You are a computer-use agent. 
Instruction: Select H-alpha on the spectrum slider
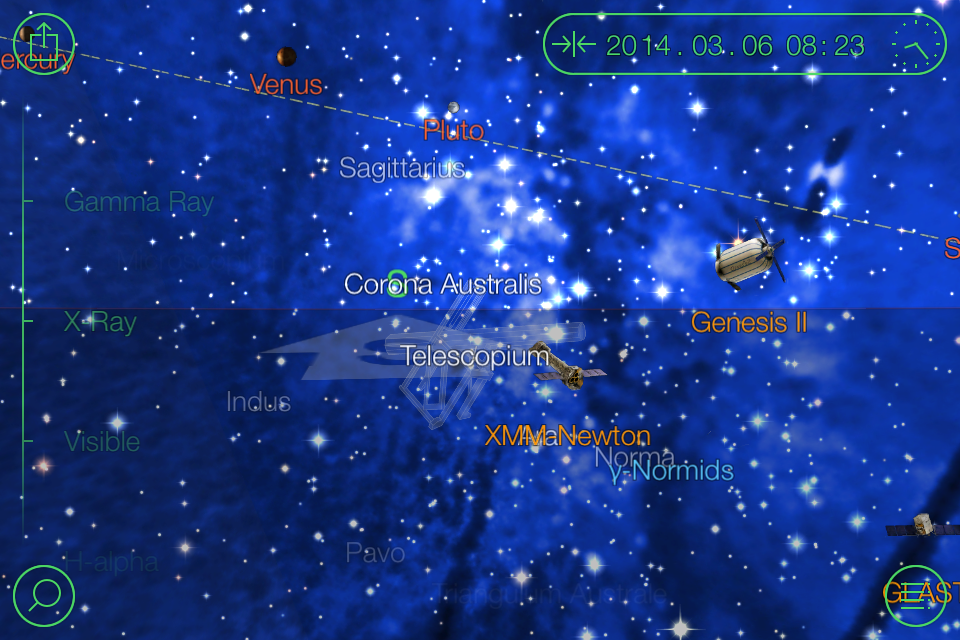tap(111, 562)
